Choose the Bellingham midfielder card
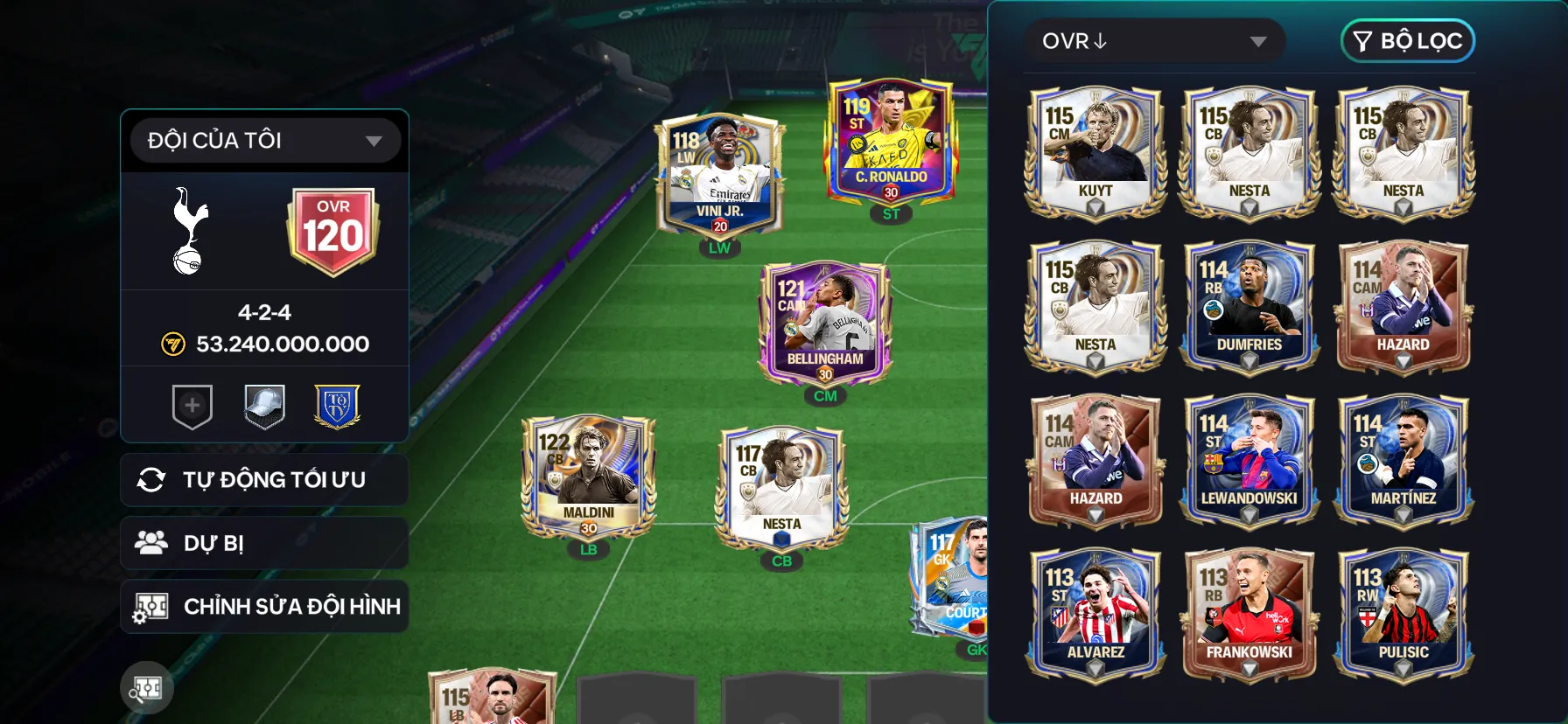Image resolution: width=1568 pixels, height=724 pixels. pos(824,324)
